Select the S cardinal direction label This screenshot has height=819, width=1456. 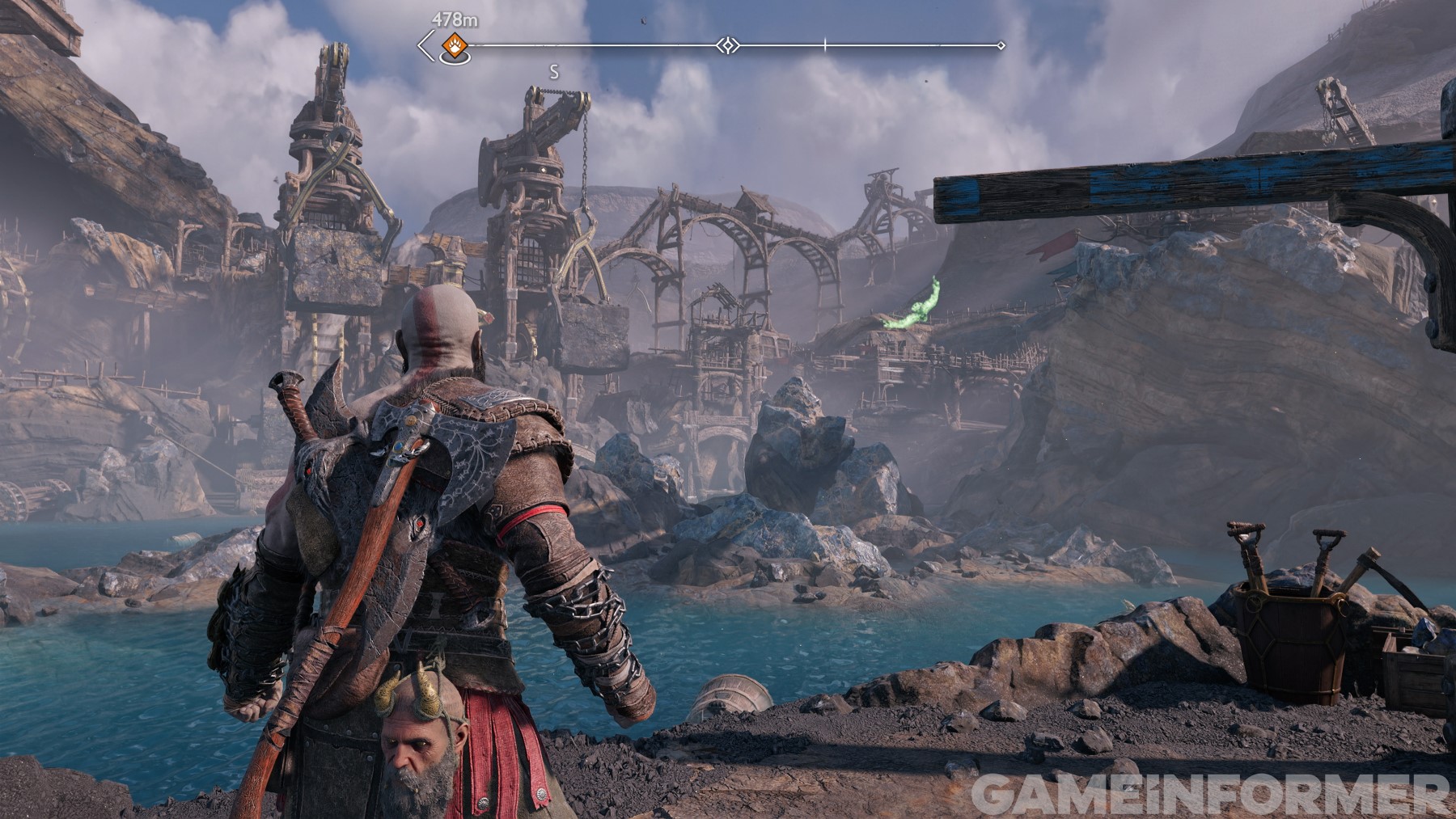553,71
